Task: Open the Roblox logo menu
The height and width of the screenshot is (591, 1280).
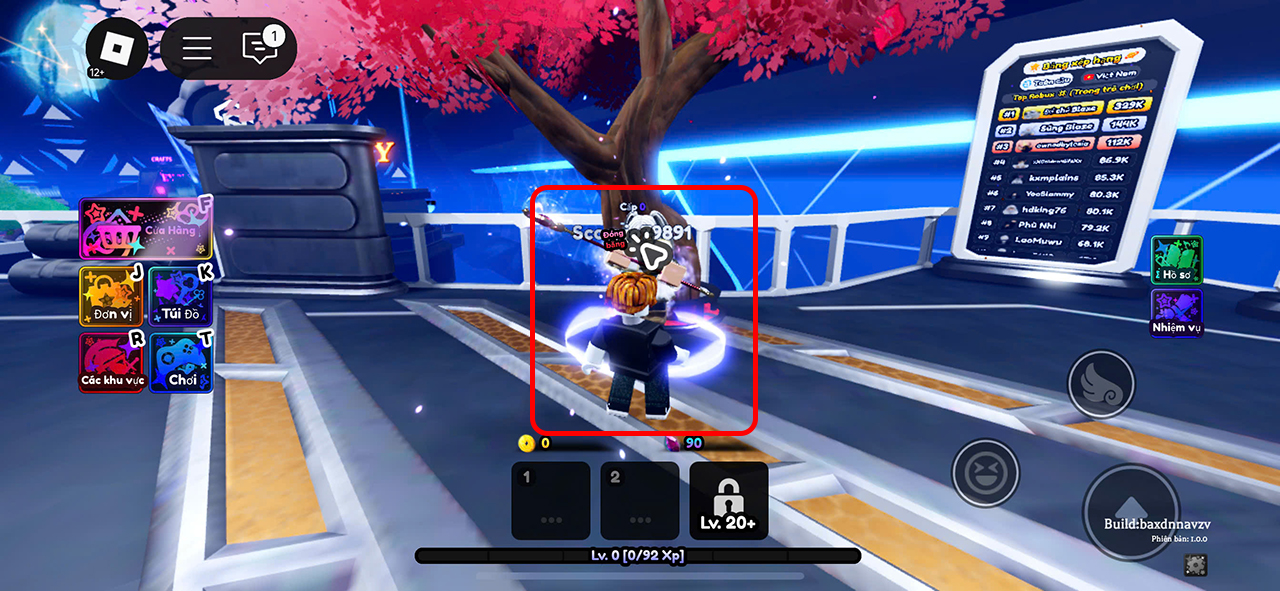Action: [x=117, y=48]
